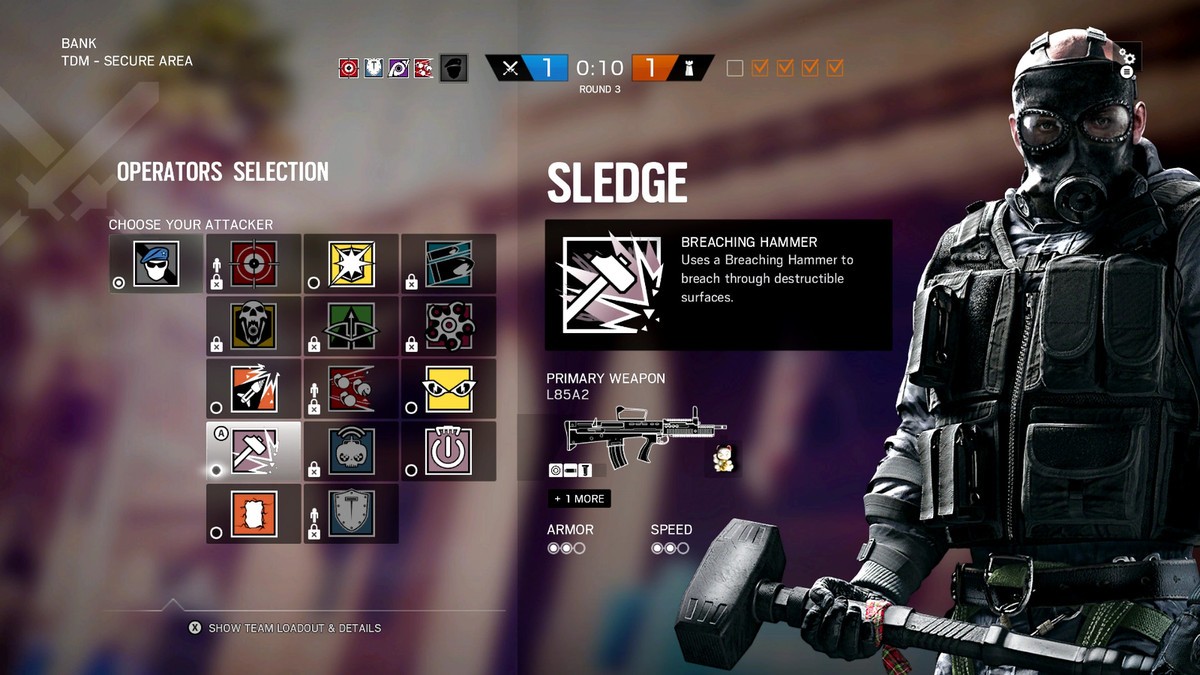Pick the locked cluster charge operator tile
Image resolution: width=1200 pixels, height=675 pixels.
[x=448, y=326]
